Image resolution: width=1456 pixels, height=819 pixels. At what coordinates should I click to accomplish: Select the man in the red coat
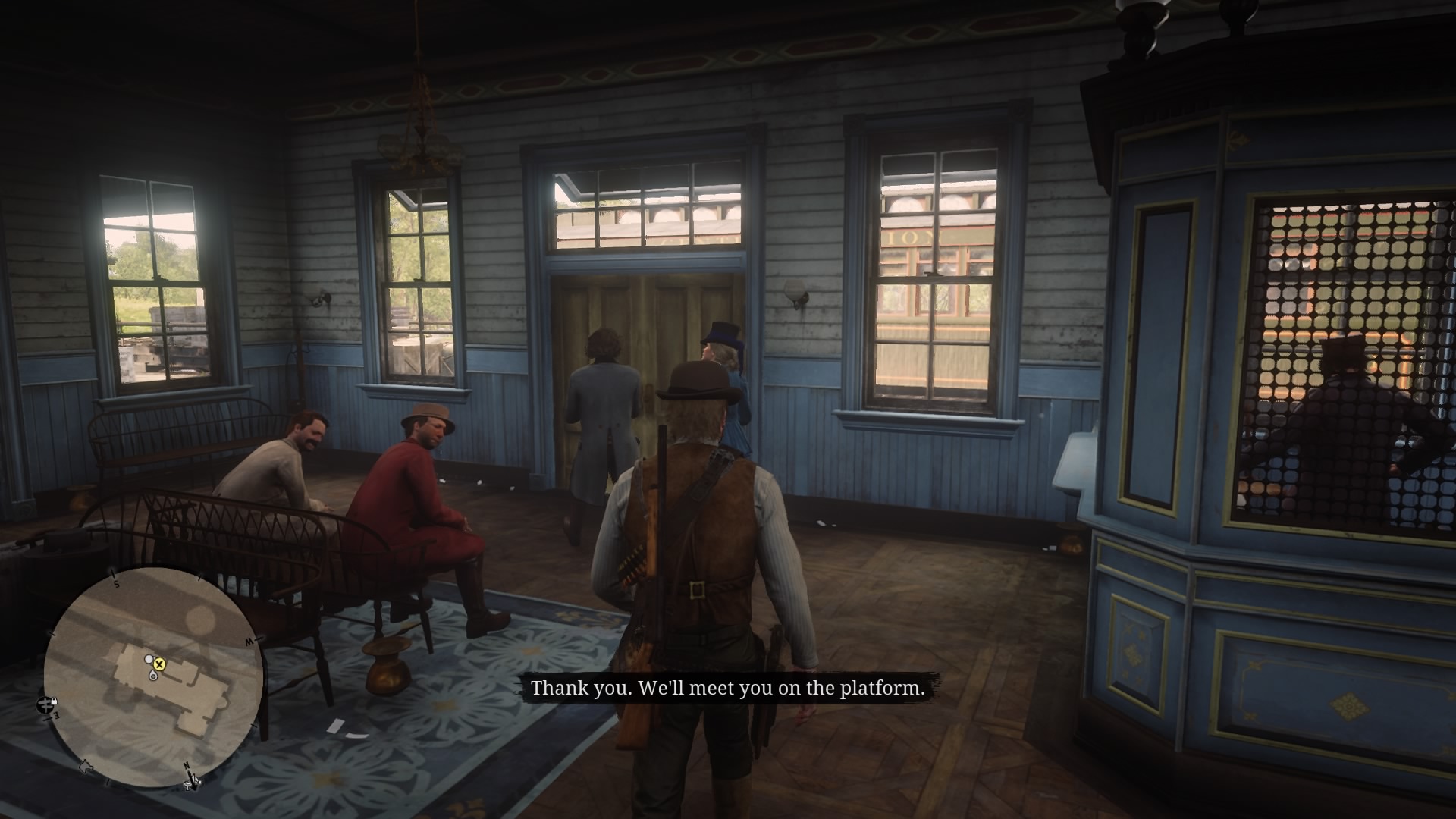pos(413,485)
